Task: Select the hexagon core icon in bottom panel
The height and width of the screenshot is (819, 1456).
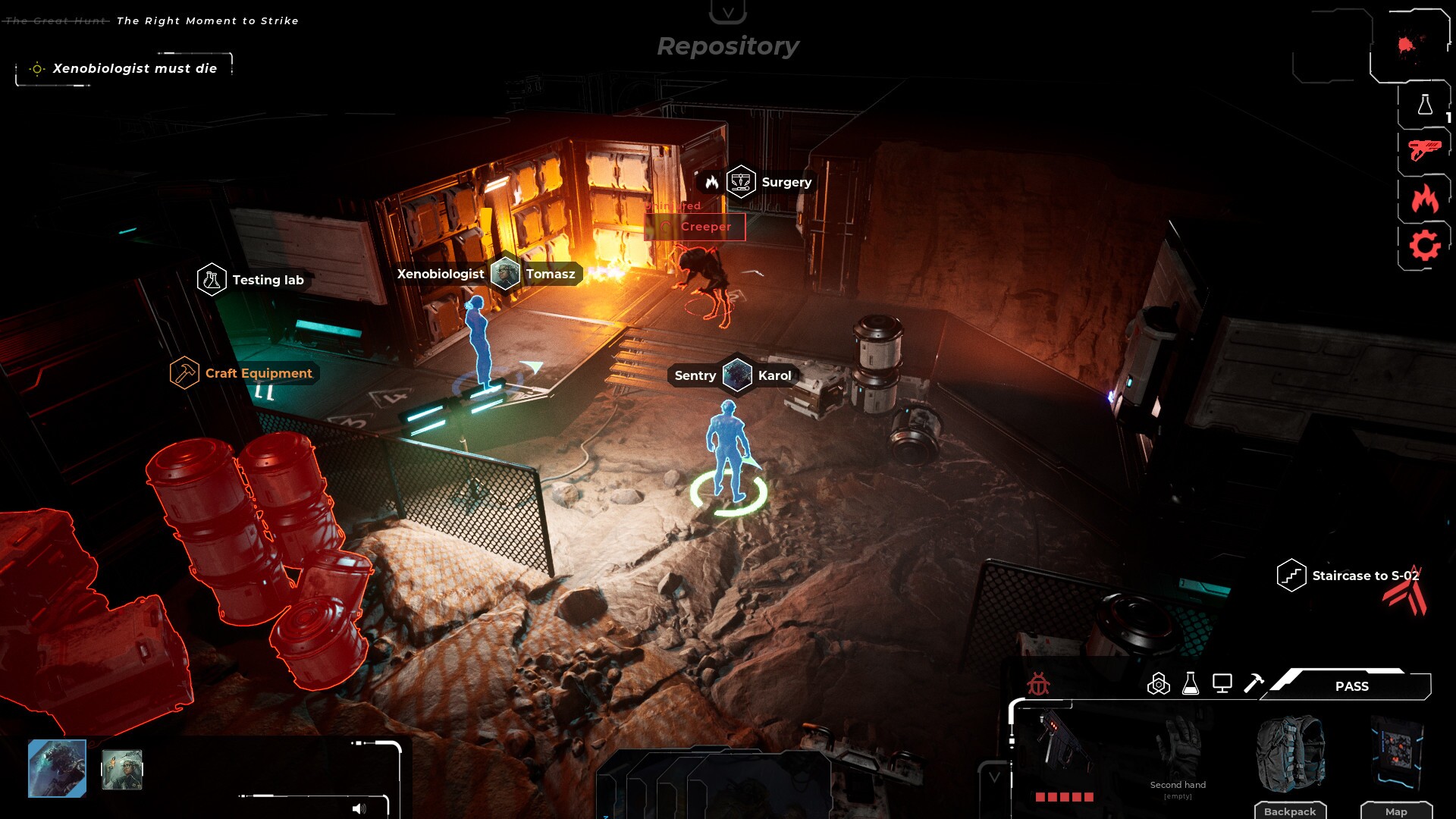Action: coord(1159,682)
